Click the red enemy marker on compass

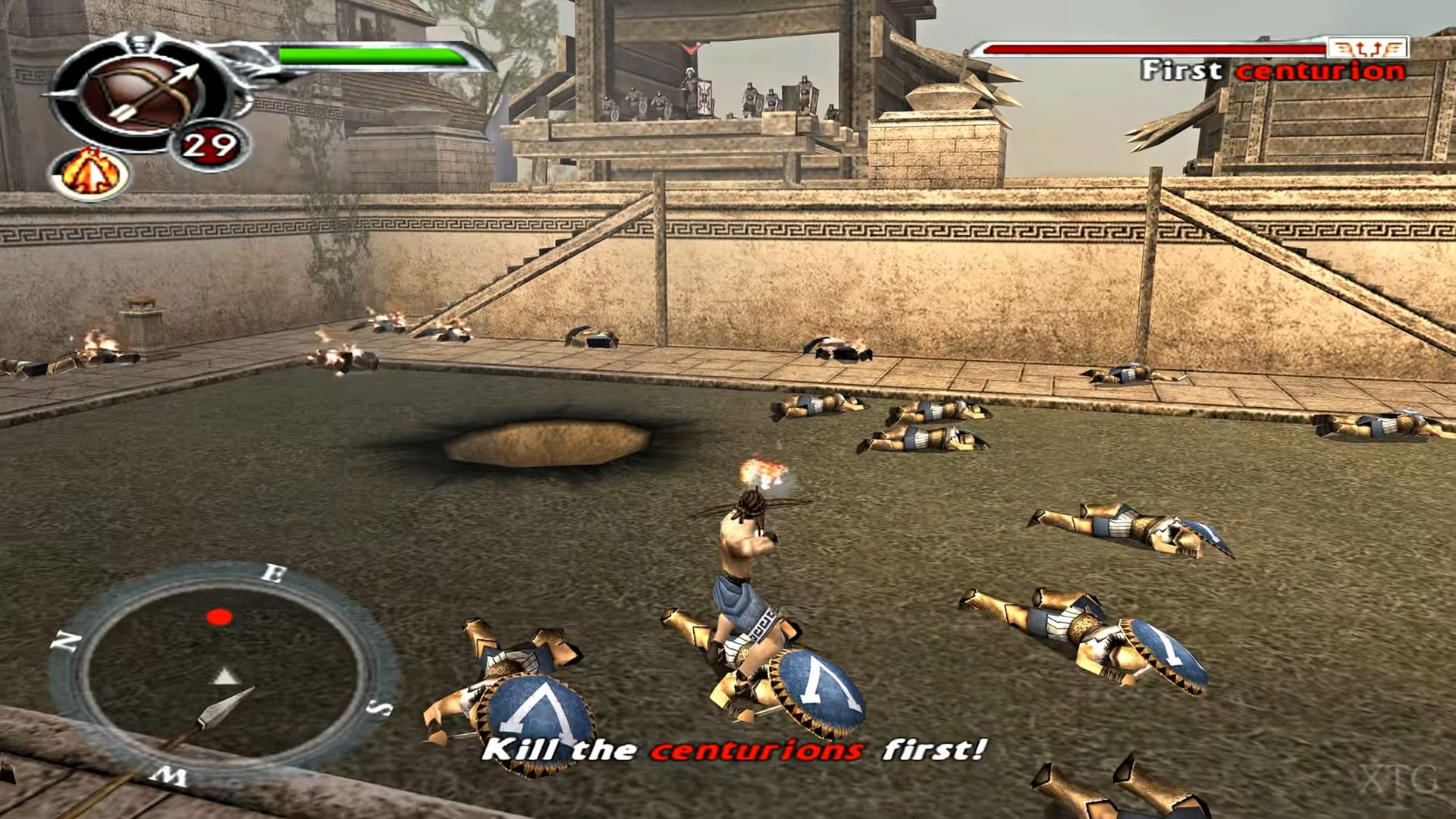(x=219, y=617)
